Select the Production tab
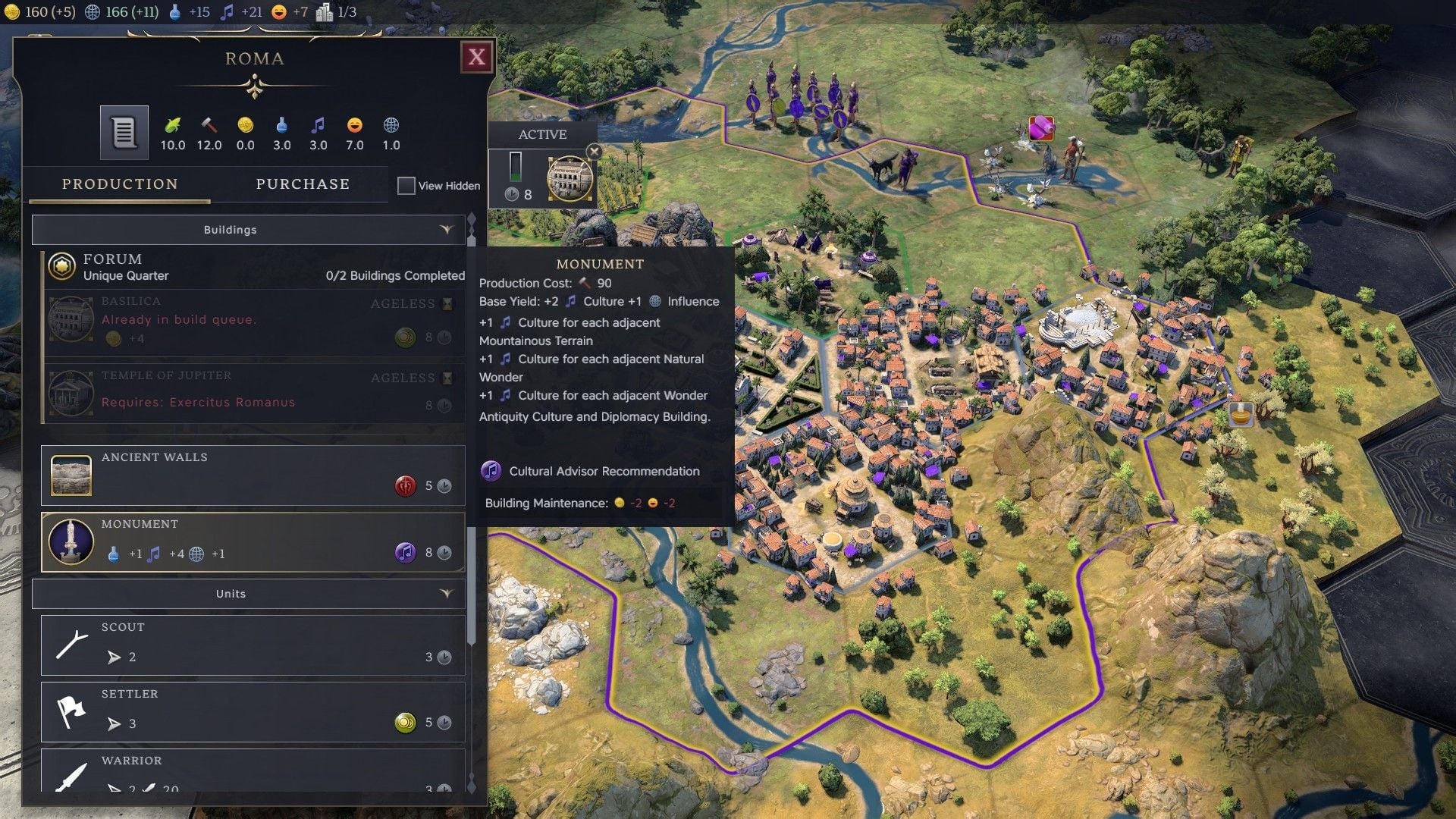This screenshot has height=819, width=1456. tap(120, 184)
